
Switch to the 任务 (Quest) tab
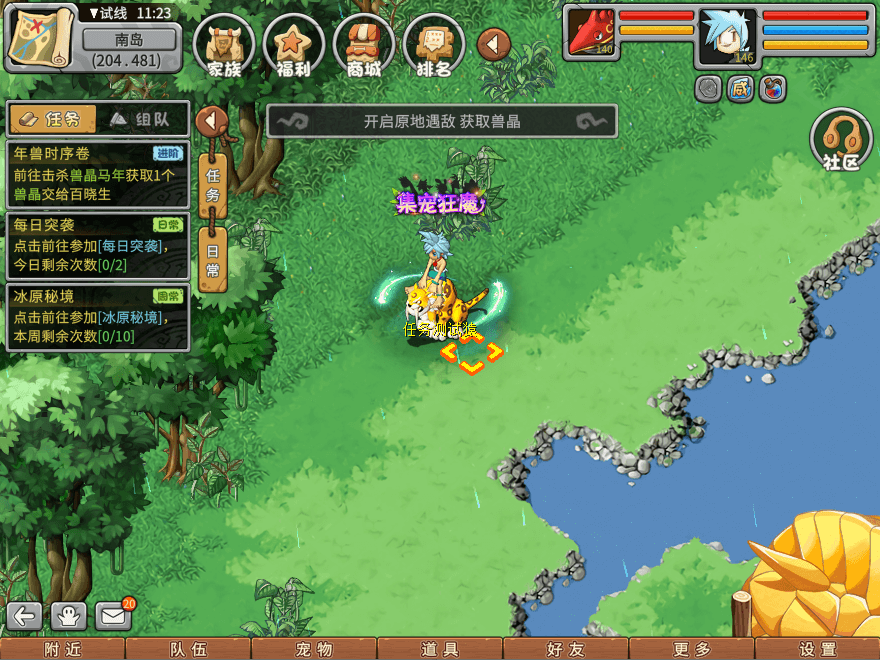click(52, 120)
